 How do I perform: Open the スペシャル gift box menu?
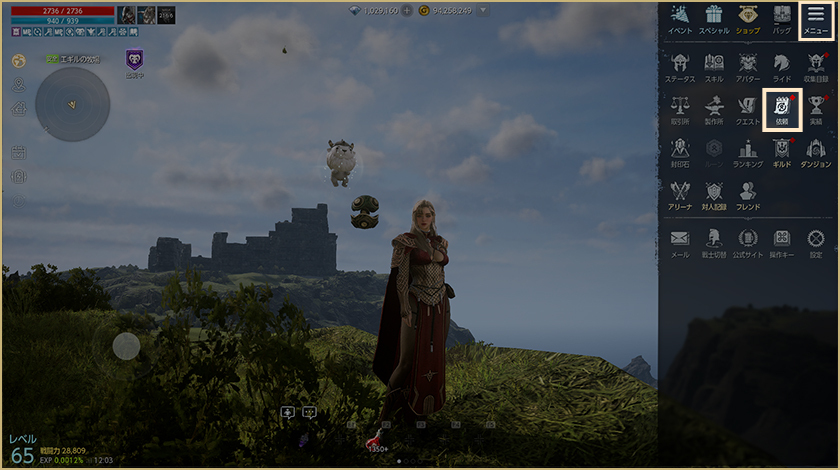714,19
